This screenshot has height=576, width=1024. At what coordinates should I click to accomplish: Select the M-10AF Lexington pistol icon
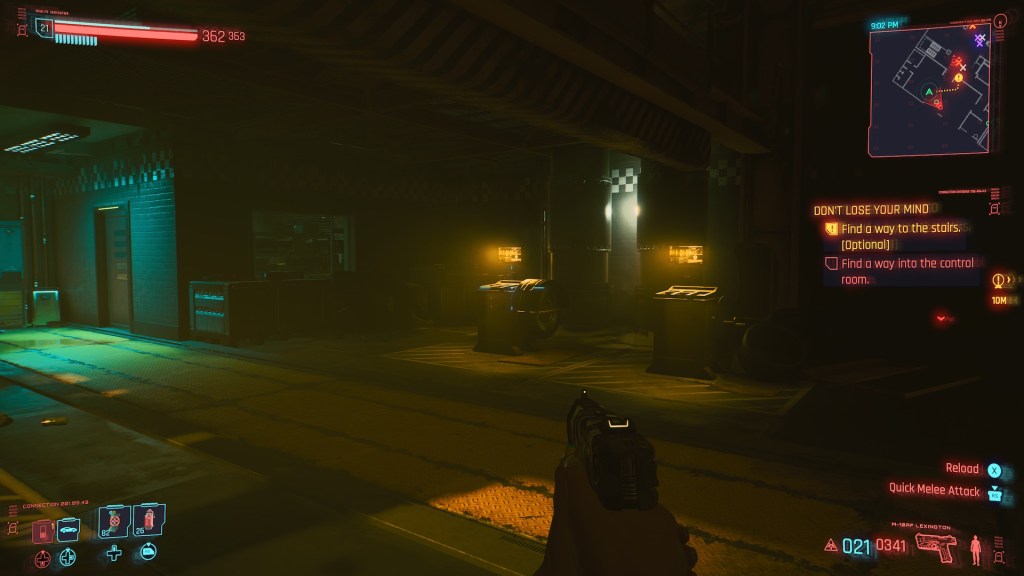[936, 546]
